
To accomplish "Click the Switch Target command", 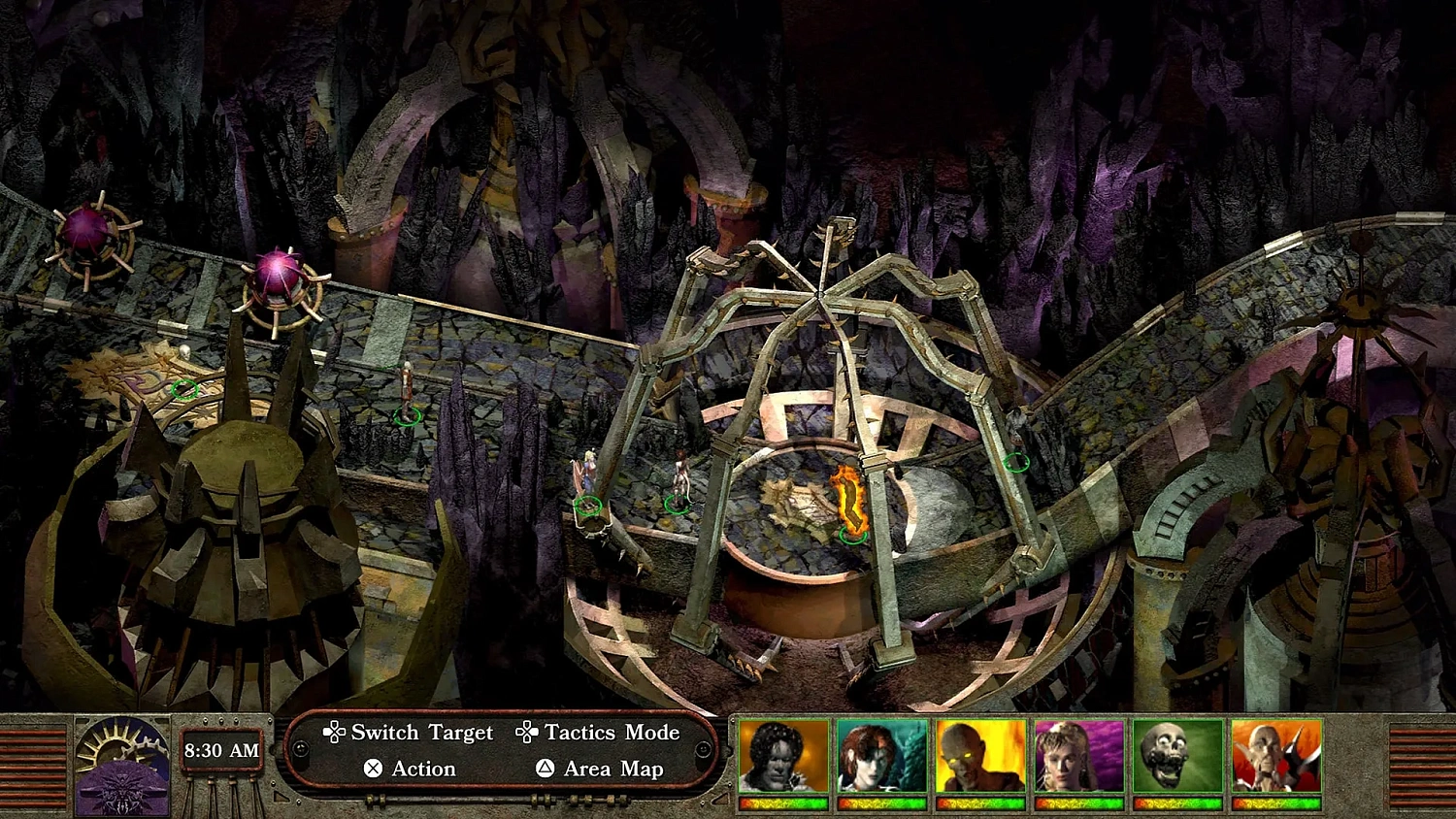I will [421, 733].
